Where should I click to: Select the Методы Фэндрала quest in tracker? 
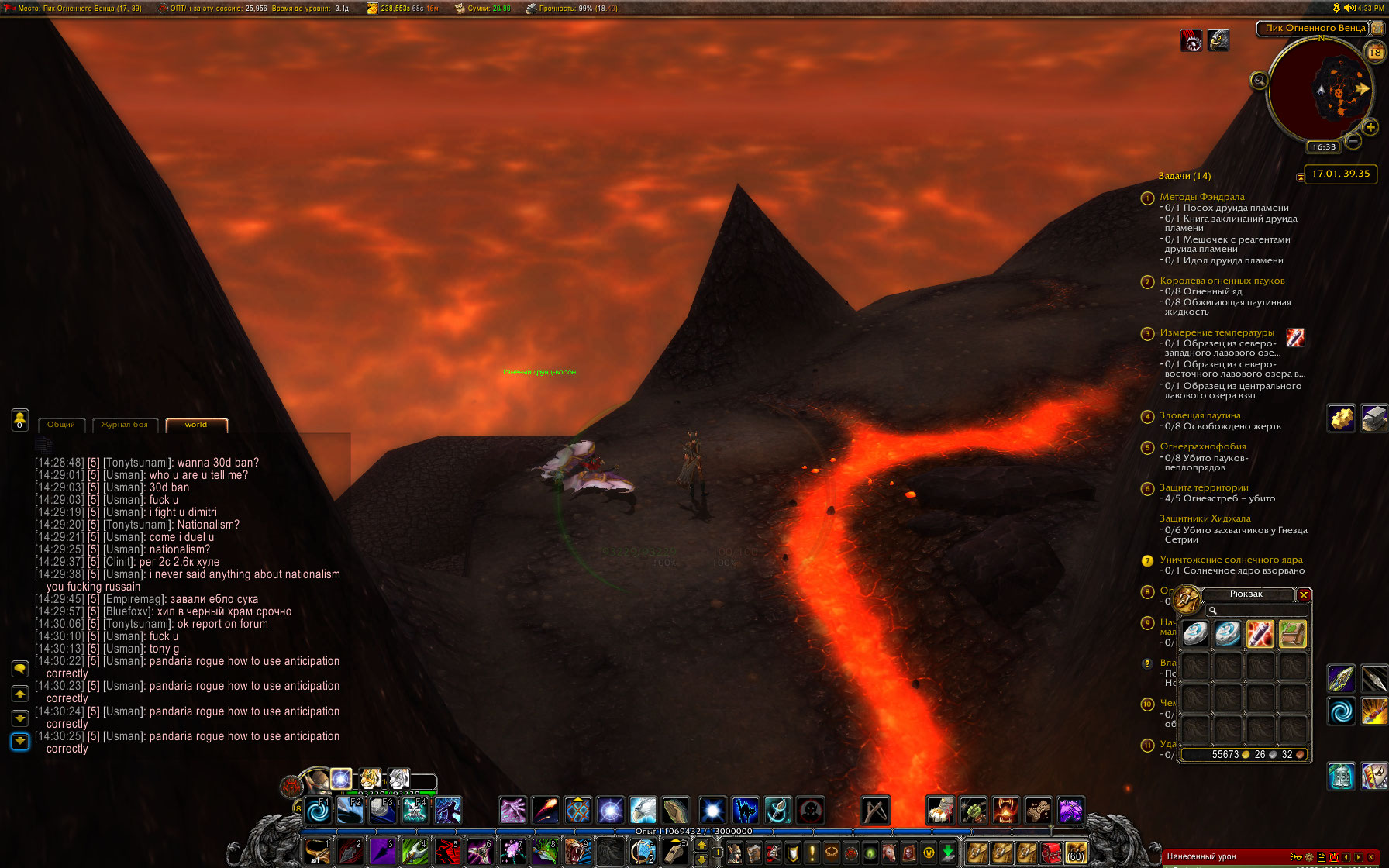coord(1201,197)
